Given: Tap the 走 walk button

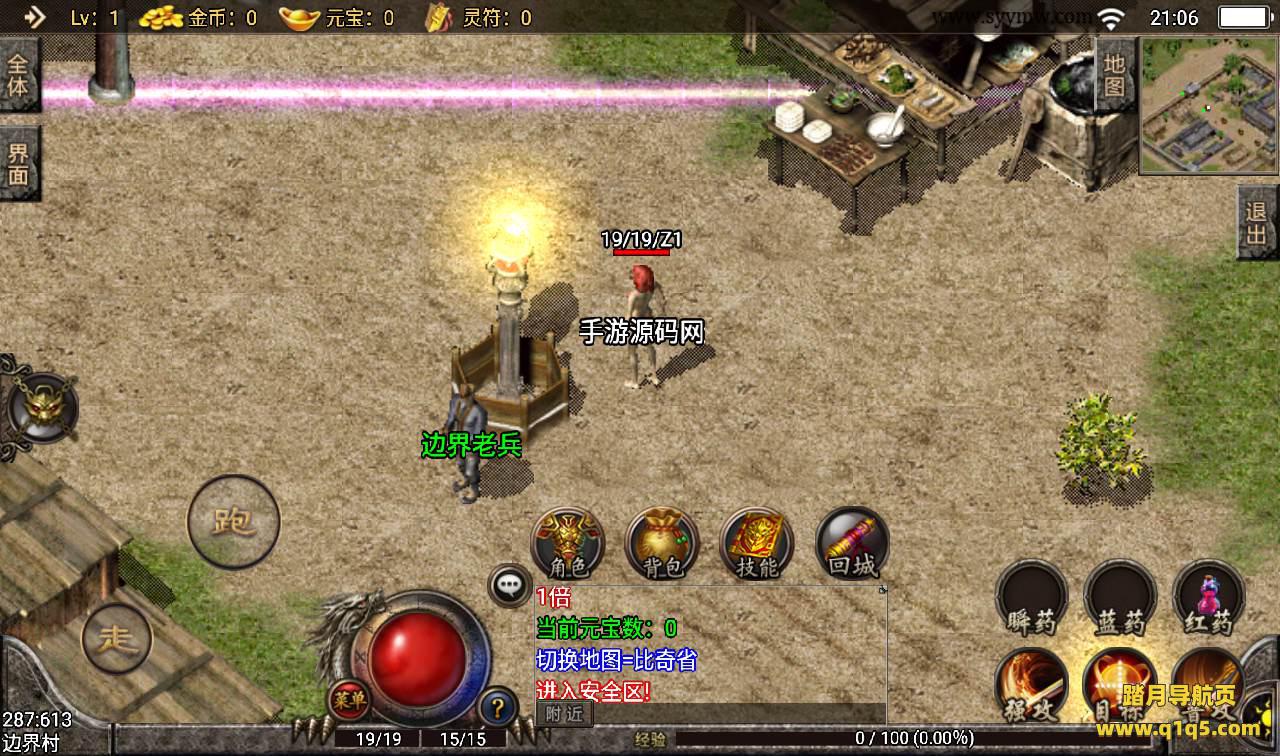Looking at the screenshot, I should [x=117, y=638].
